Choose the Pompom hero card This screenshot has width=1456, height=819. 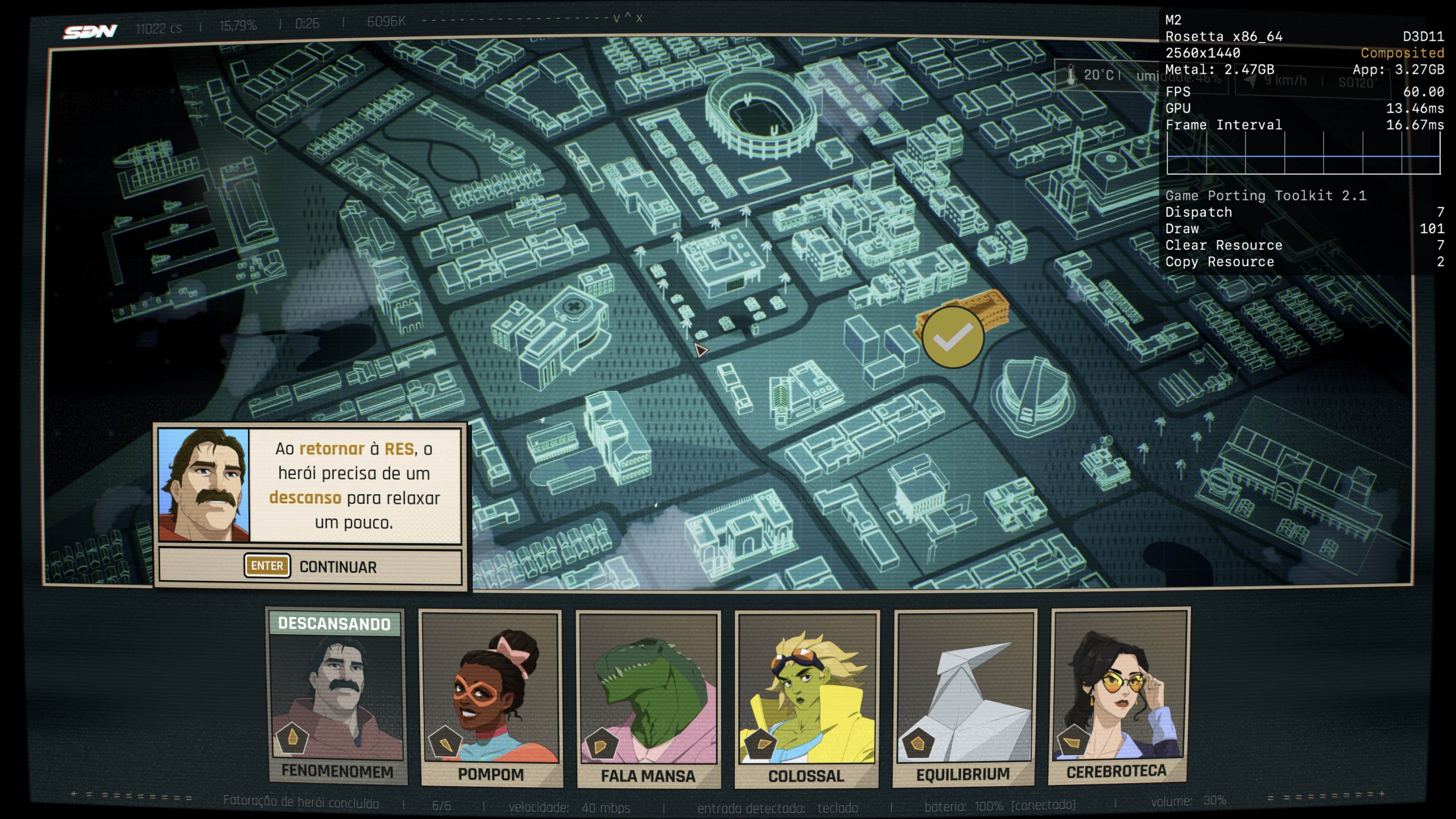[491, 697]
